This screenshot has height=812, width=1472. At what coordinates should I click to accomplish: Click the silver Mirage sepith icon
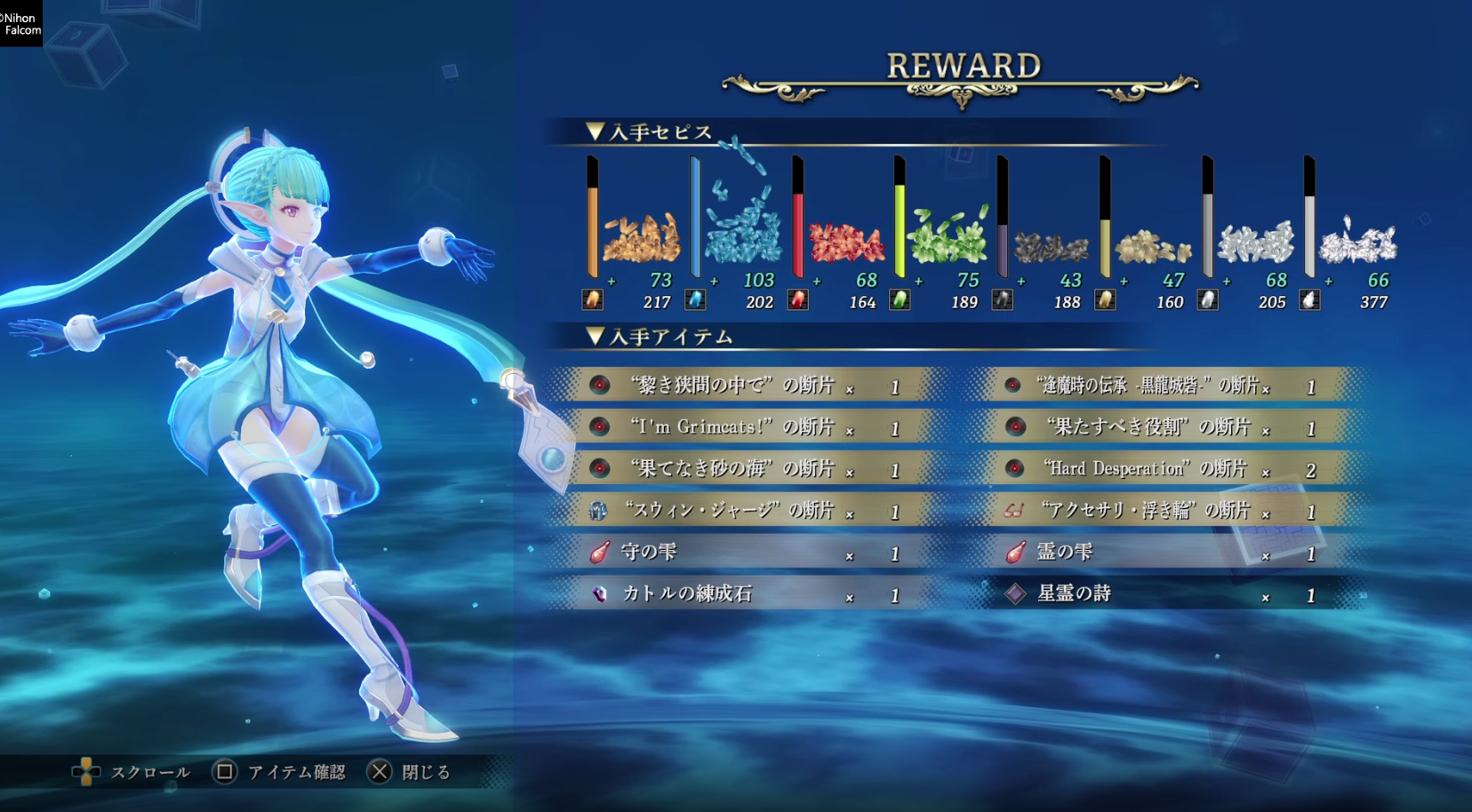click(1206, 300)
